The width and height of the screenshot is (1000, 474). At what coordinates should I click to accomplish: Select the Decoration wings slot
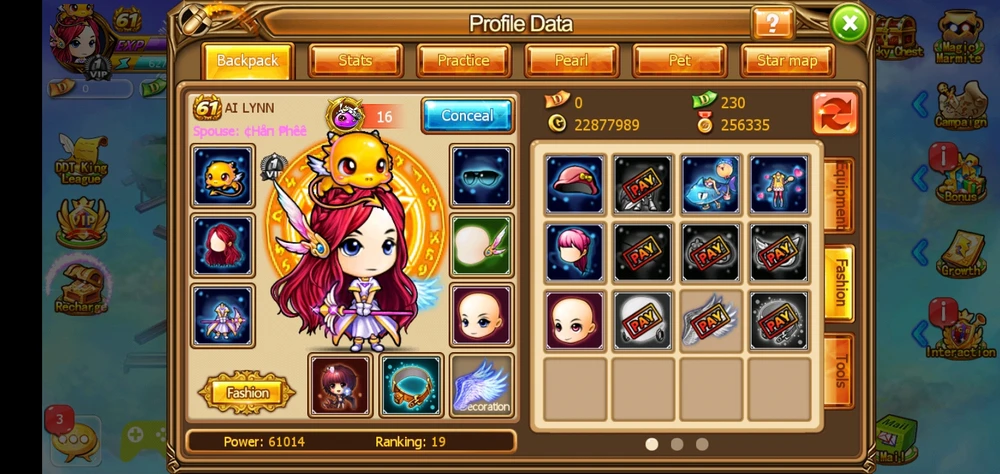(482, 385)
